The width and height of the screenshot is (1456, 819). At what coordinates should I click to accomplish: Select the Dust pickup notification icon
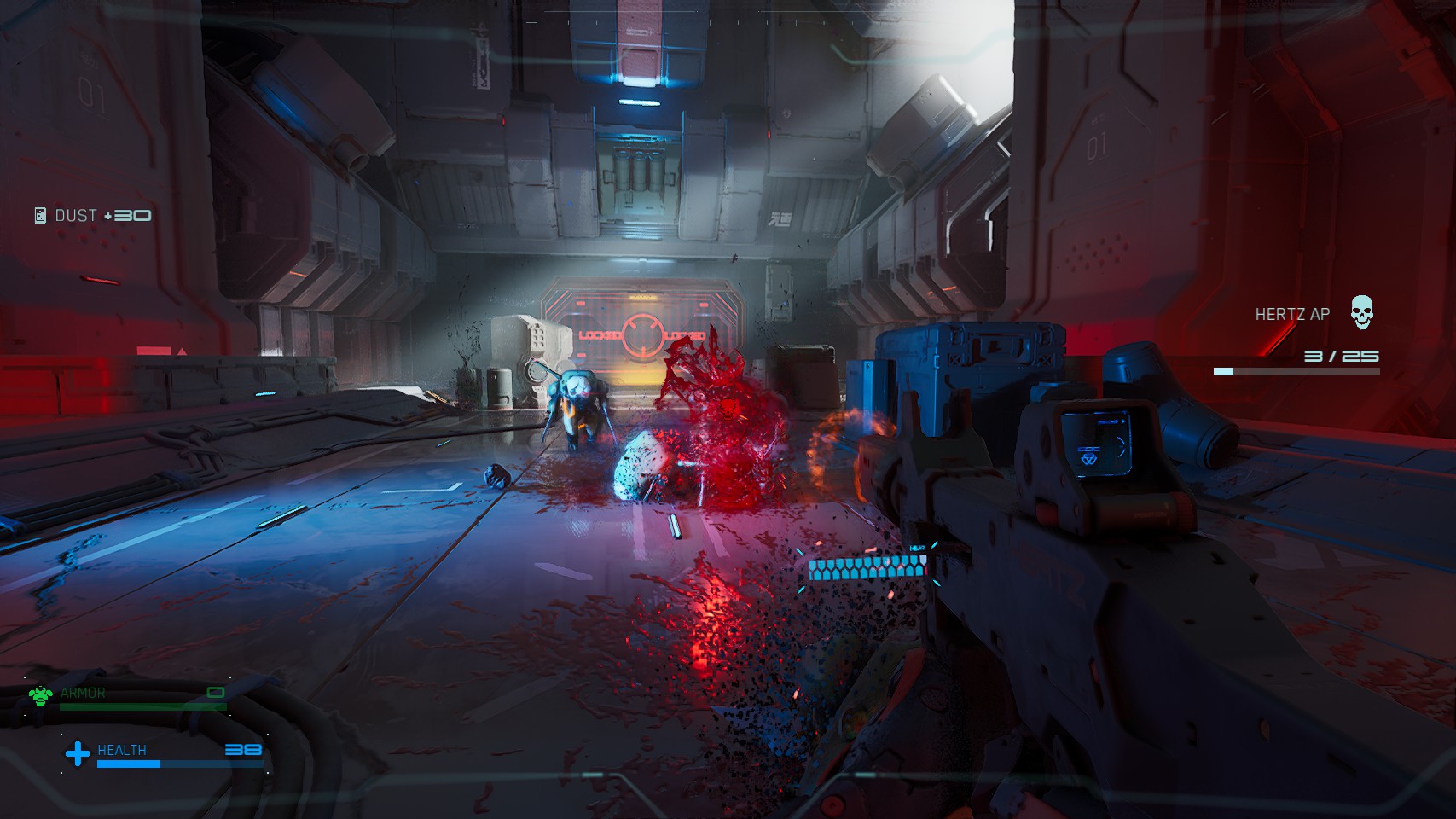pos(40,216)
